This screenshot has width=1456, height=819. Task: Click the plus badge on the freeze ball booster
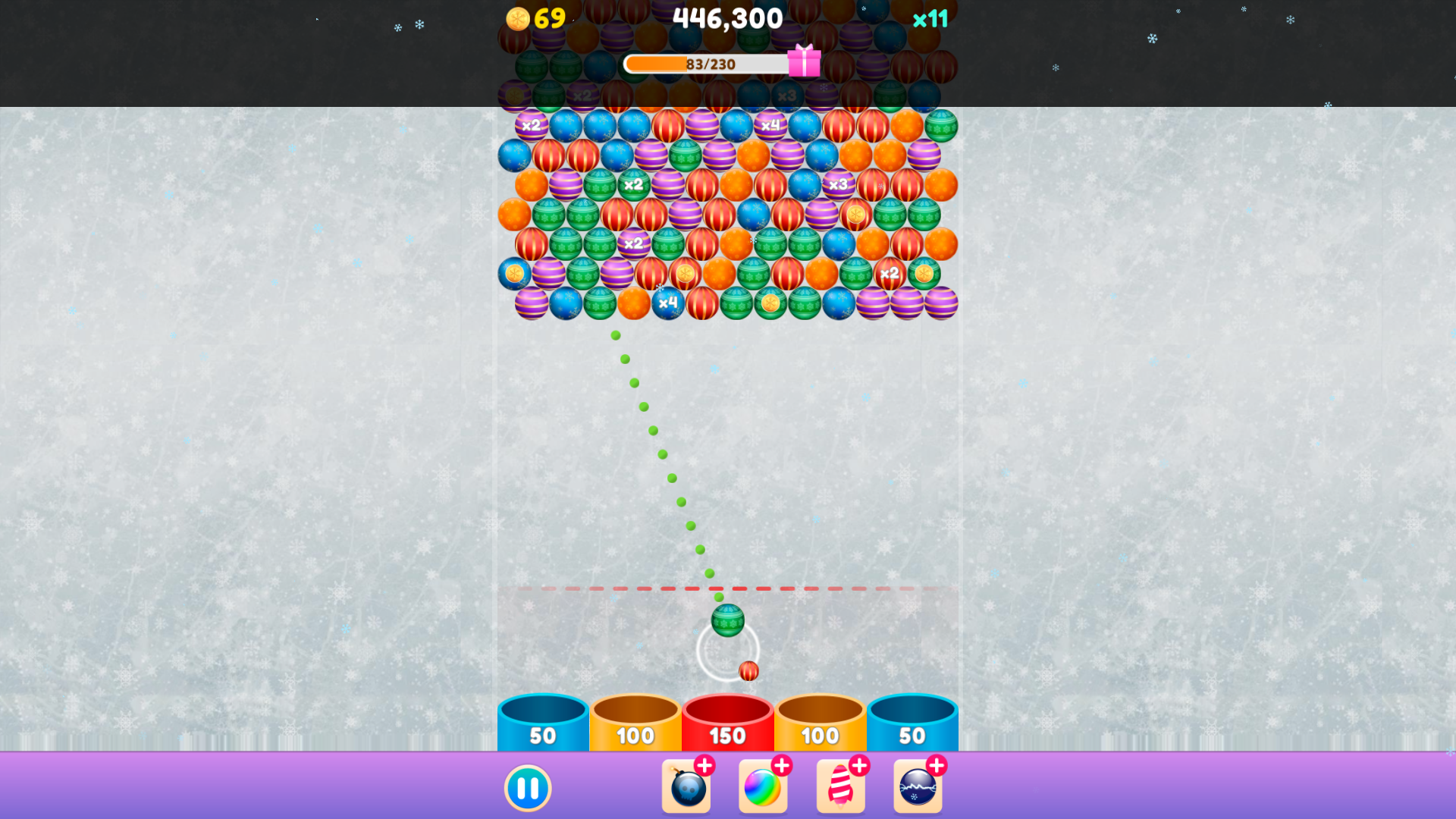pyautogui.click(x=937, y=765)
